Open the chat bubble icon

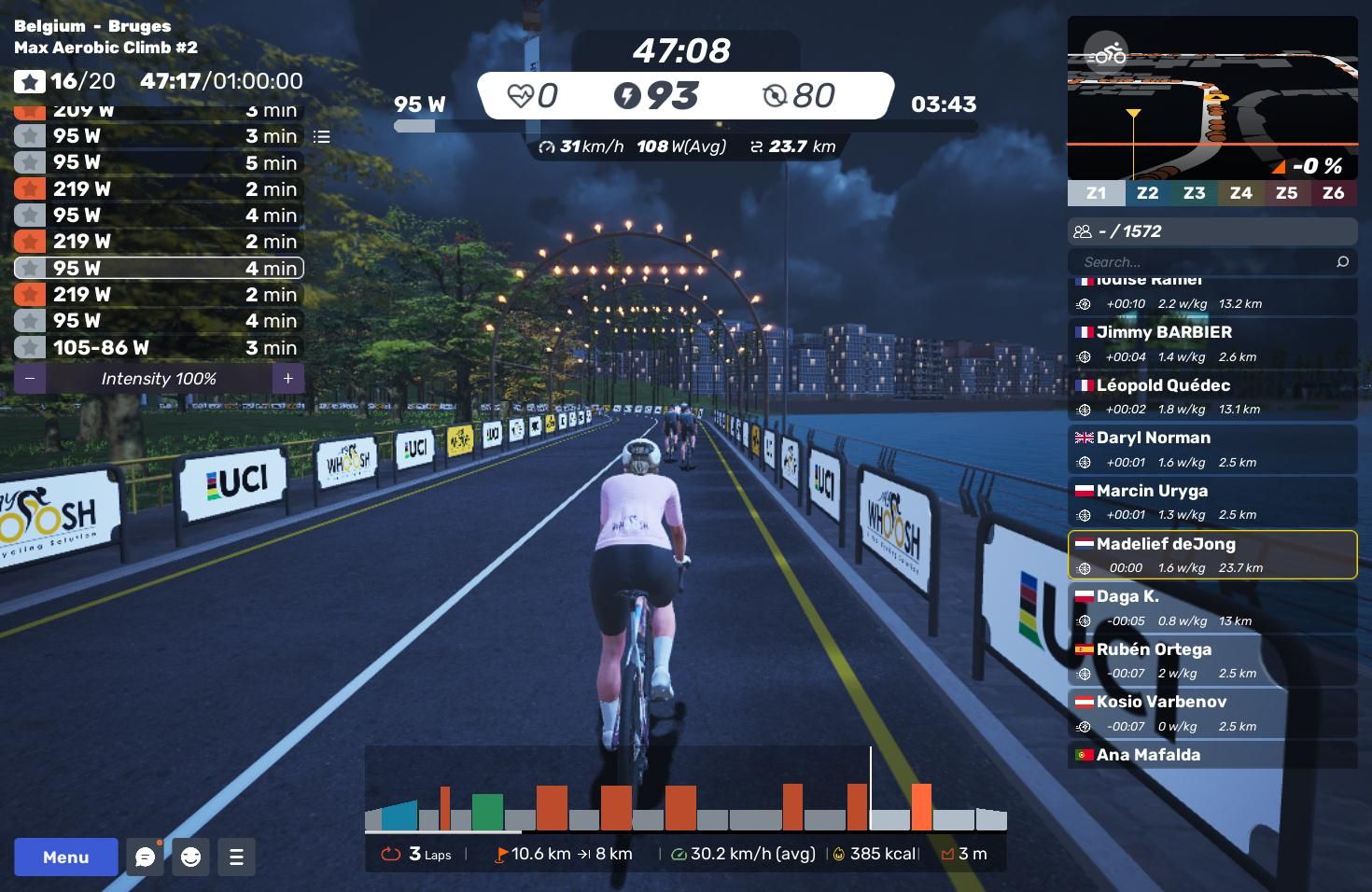click(145, 857)
